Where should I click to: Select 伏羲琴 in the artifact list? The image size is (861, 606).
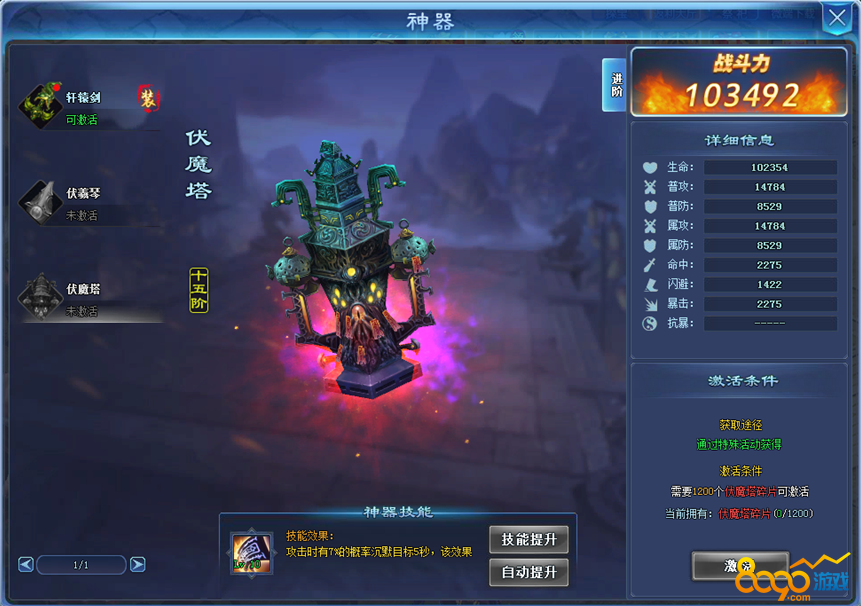pos(88,201)
